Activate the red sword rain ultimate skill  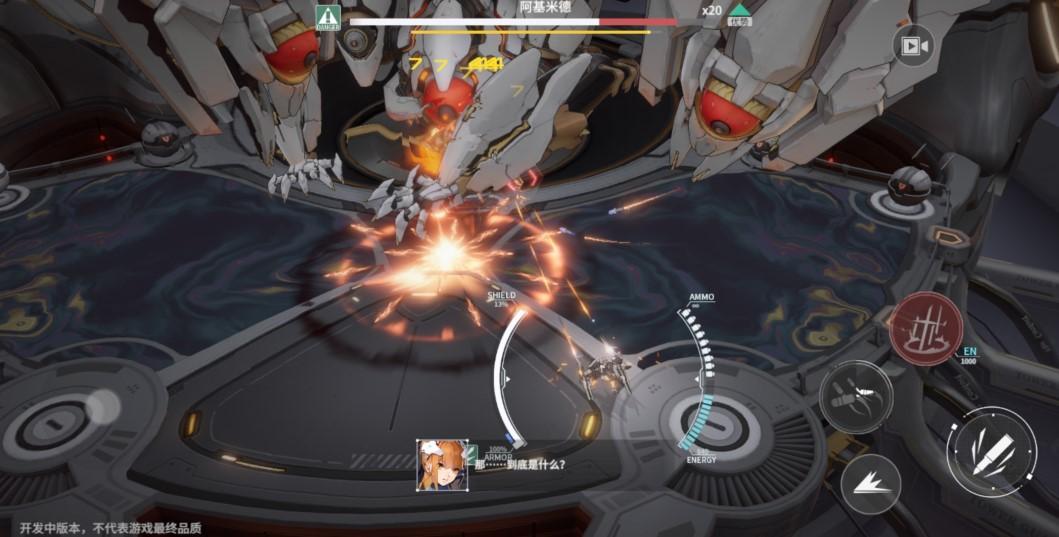[x=926, y=329]
